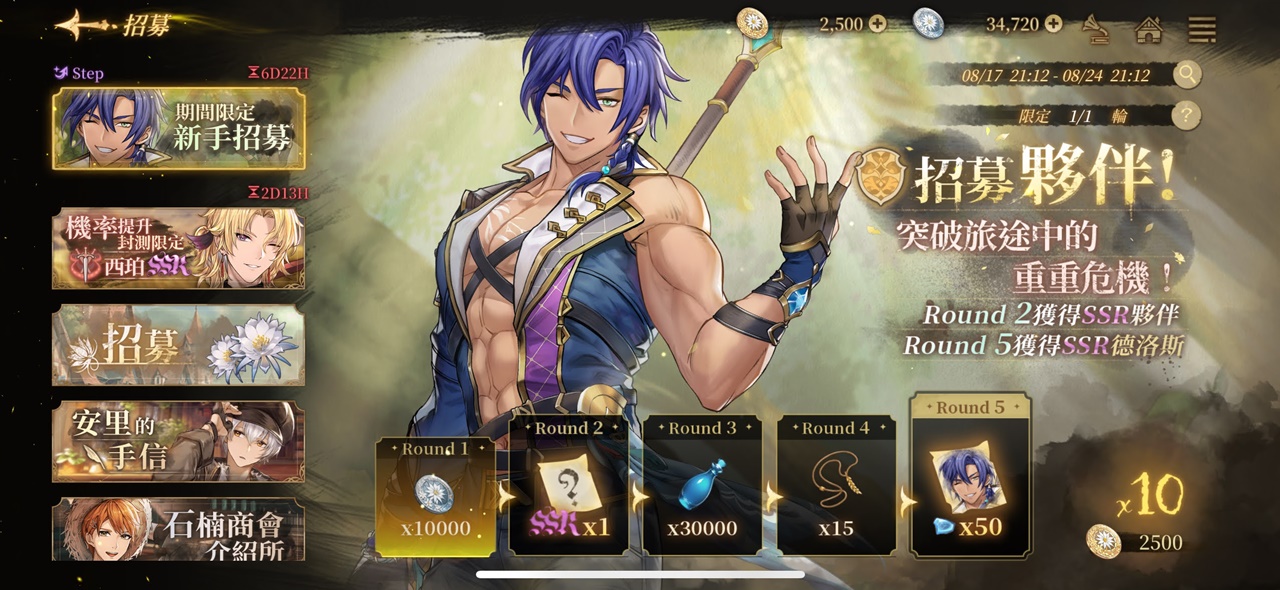
Task: View details with the magnifier button
Action: 1186,75
